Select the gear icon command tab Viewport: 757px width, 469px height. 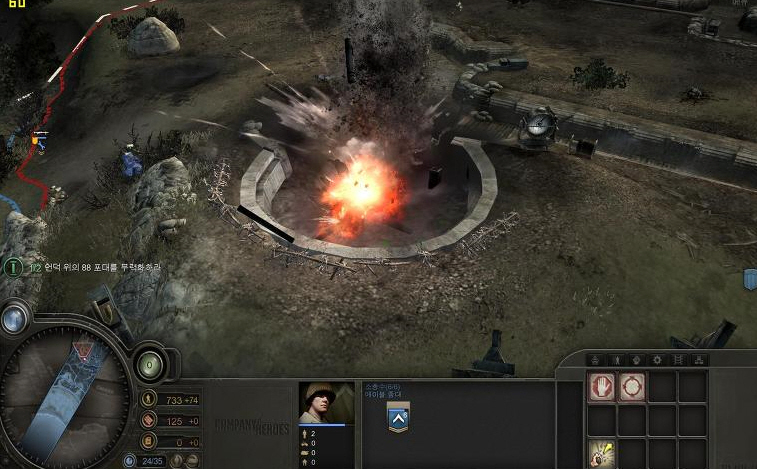(657, 359)
